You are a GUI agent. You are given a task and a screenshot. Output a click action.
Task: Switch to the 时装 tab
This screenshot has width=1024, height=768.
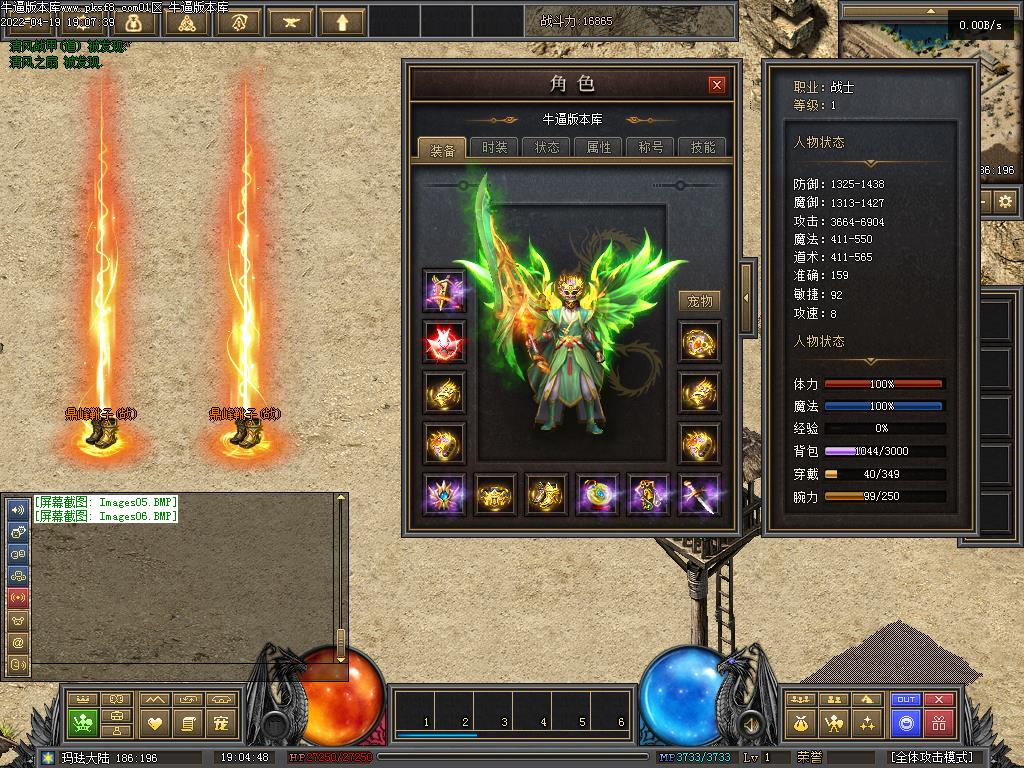click(494, 147)
